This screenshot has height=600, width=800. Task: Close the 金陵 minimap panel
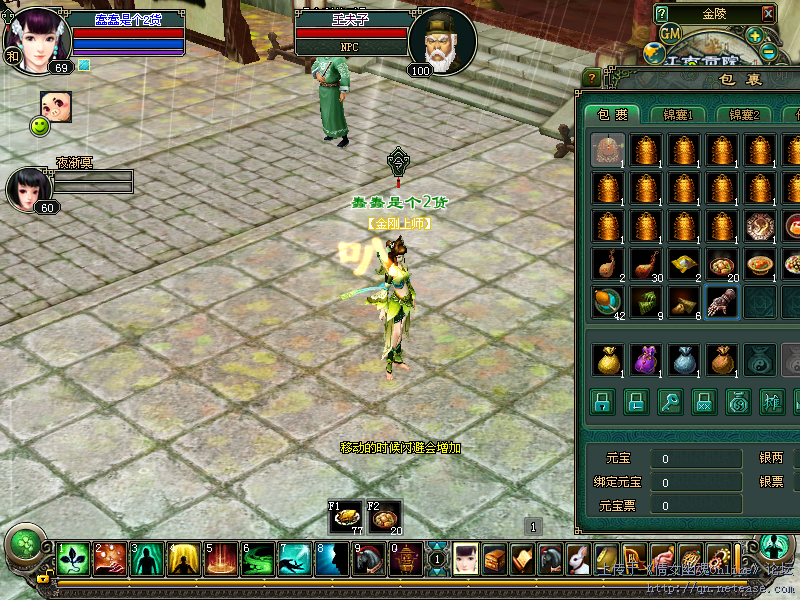pyautogui.click(x=768, y=14)
